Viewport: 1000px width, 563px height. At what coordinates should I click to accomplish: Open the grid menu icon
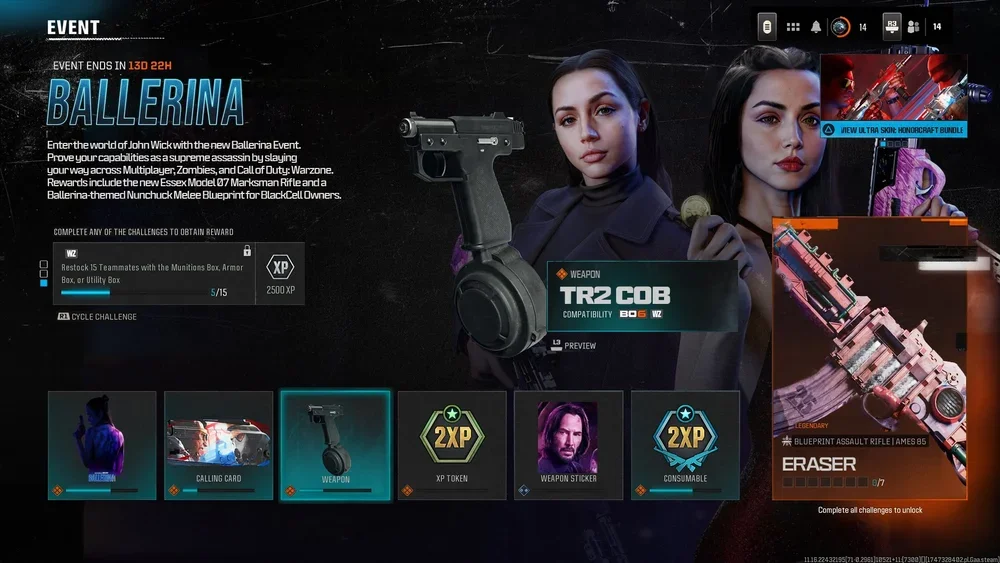coord(793,27)
